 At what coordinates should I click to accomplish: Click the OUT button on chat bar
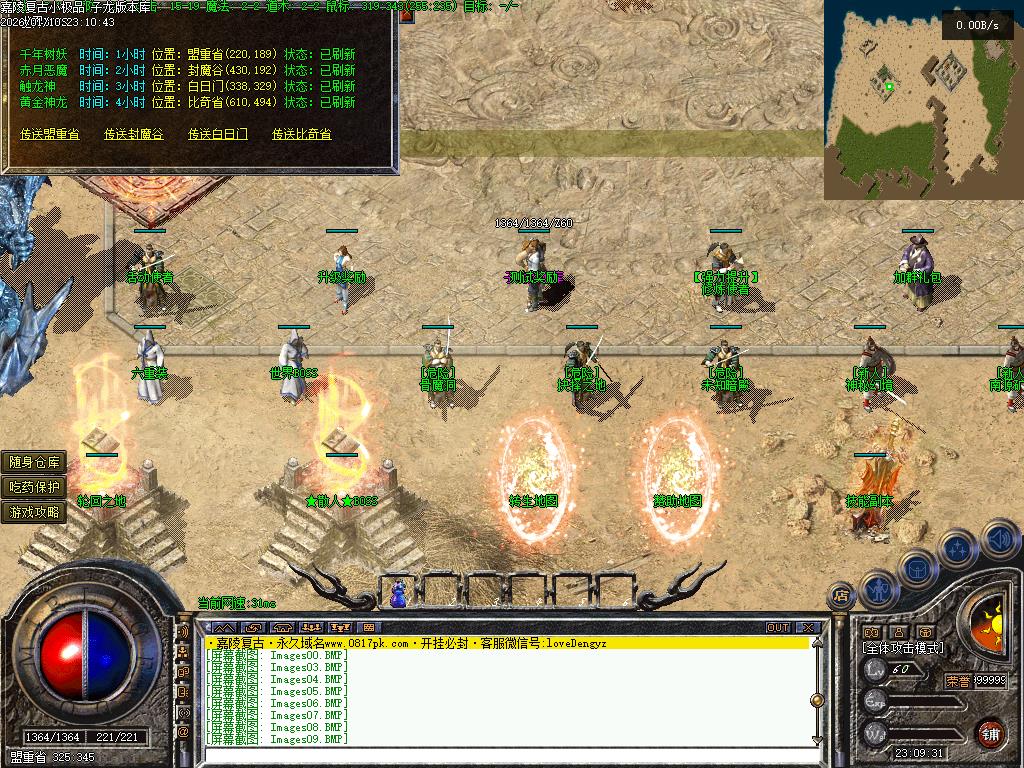click(778, 628)
